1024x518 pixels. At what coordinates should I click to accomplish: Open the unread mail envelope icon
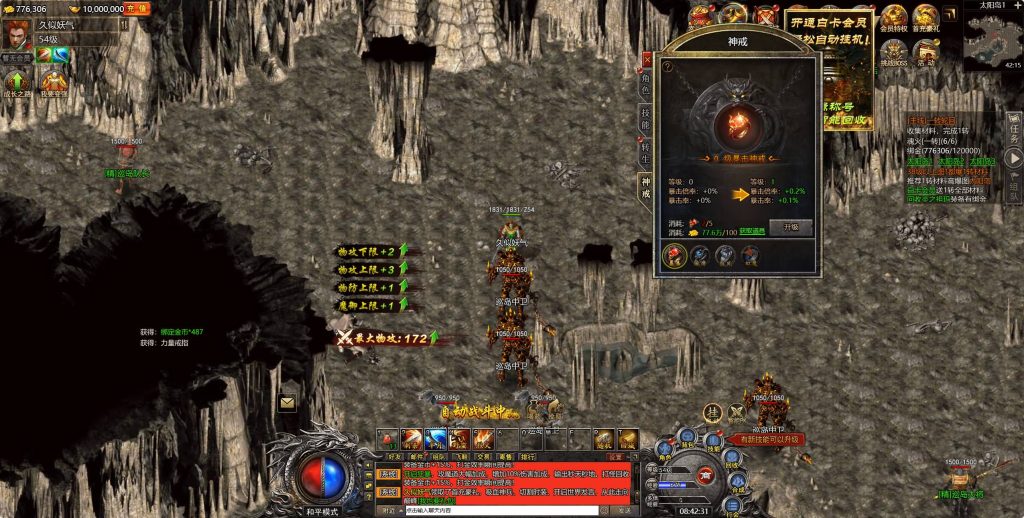(x=287, y=403)
